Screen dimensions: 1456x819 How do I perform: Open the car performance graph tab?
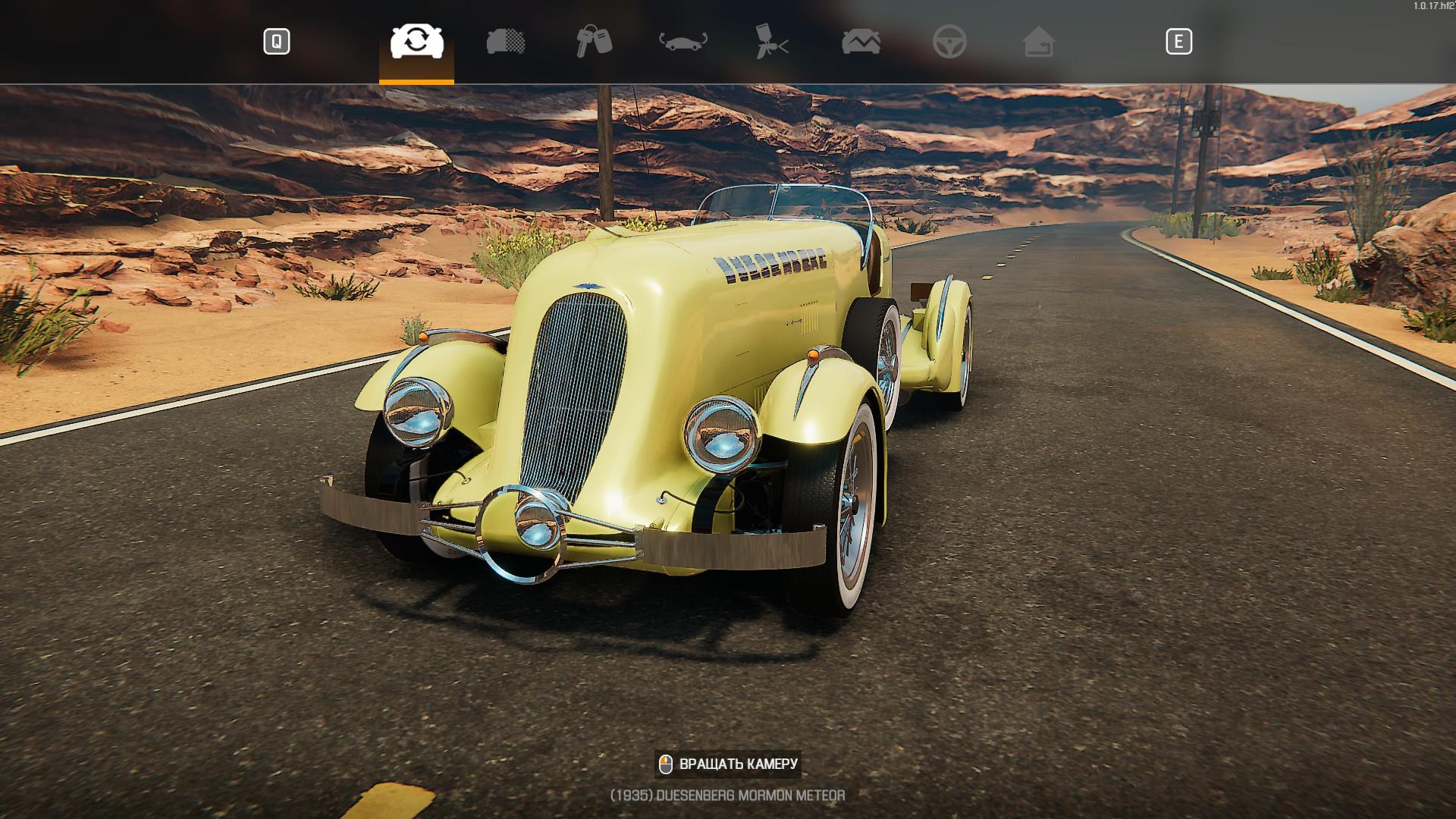[861, 42]
